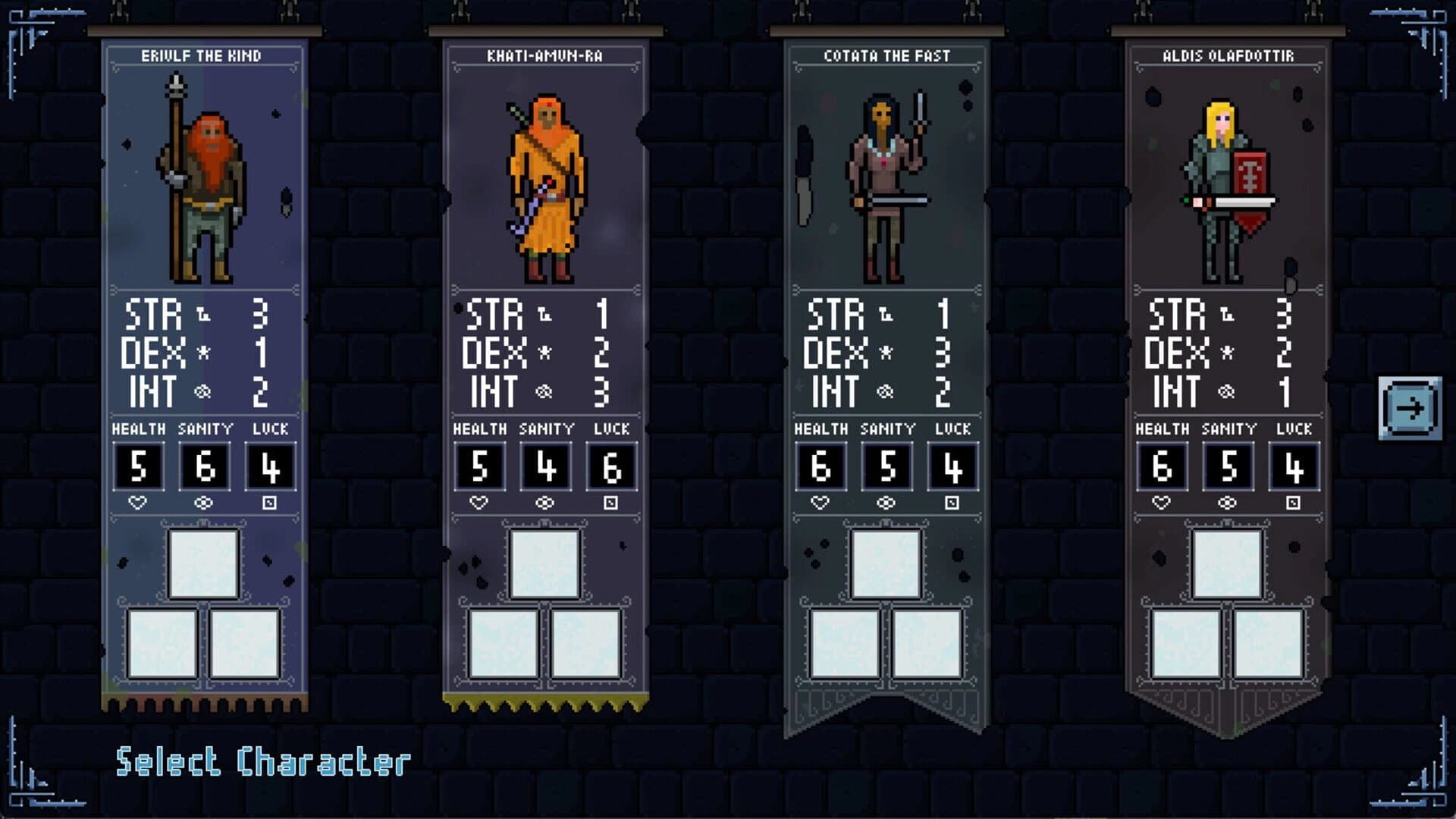Click Aldis Olafdottir's Health value box showing 6
The height and width of the screenshot is (819, 1456).
pyautogui.click(x=1161, y=465)
